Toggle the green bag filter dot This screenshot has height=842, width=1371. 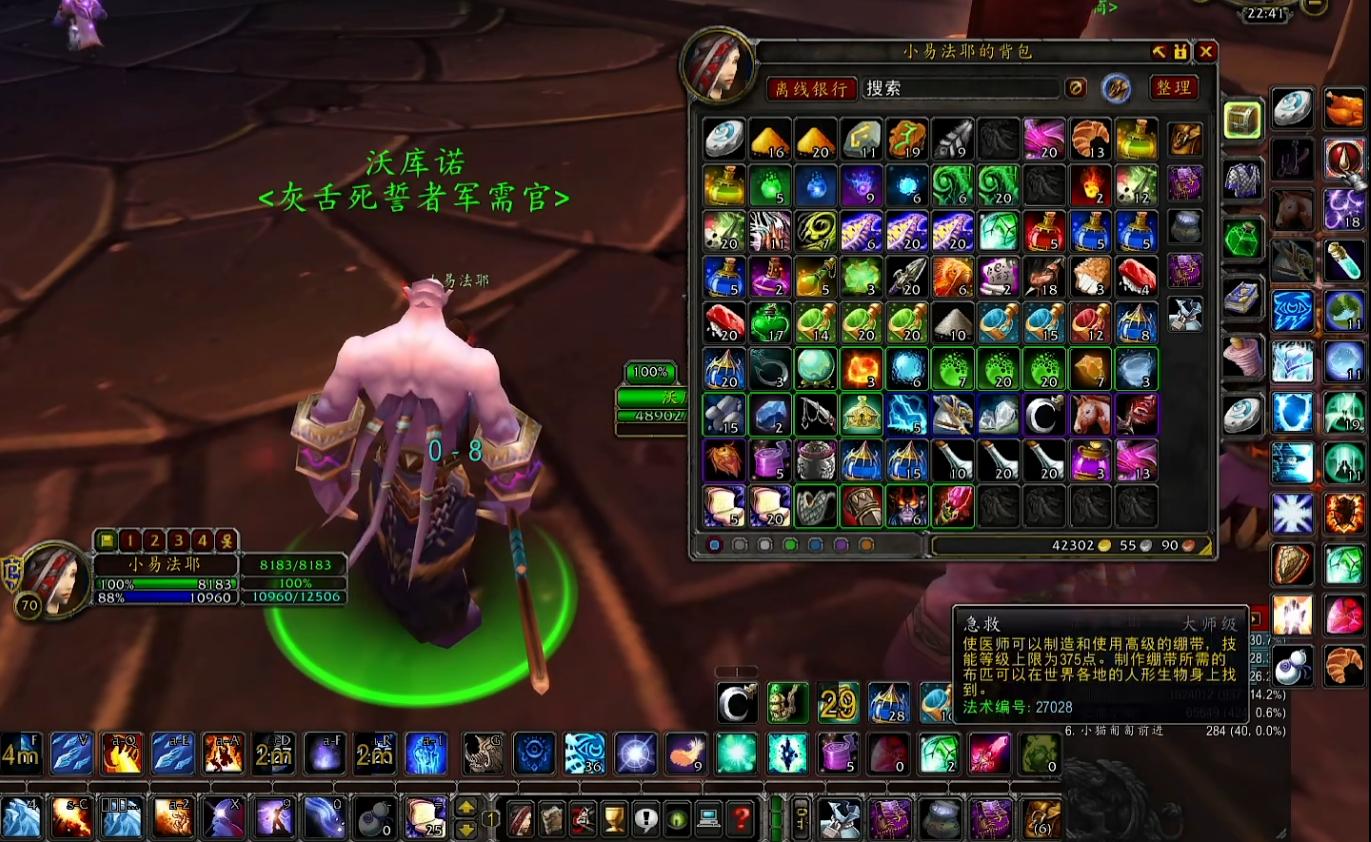[x=791, y=545]
